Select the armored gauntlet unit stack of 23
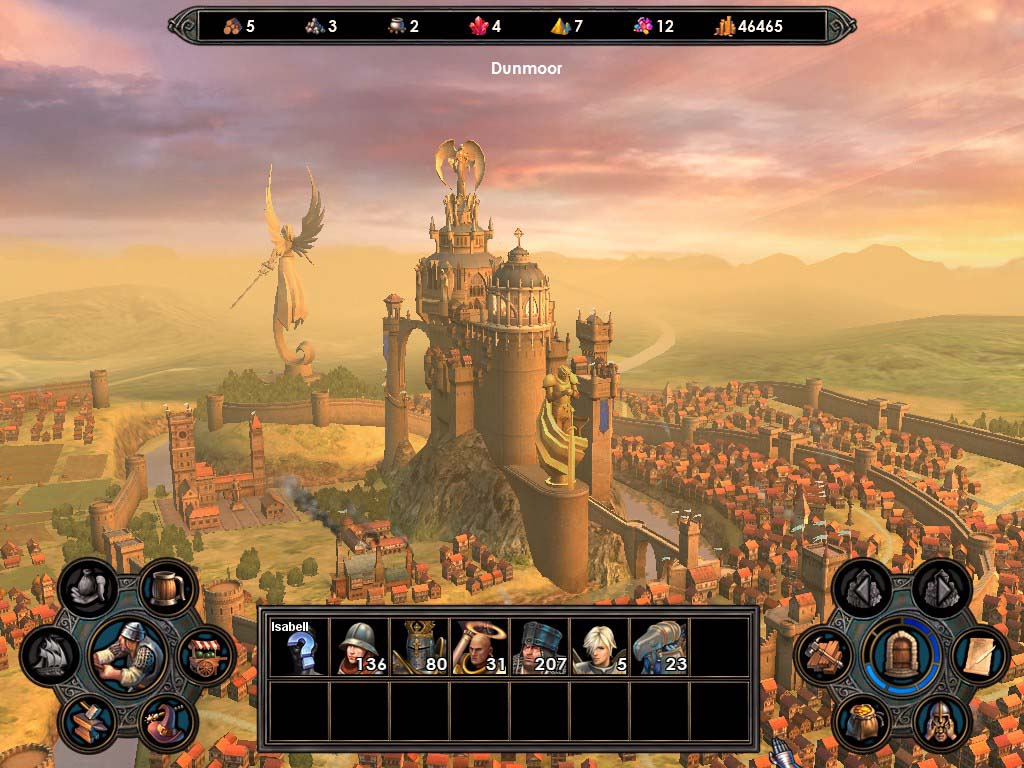The height and width of the screenshot is (768, 1024). click(x=659, y=647)
